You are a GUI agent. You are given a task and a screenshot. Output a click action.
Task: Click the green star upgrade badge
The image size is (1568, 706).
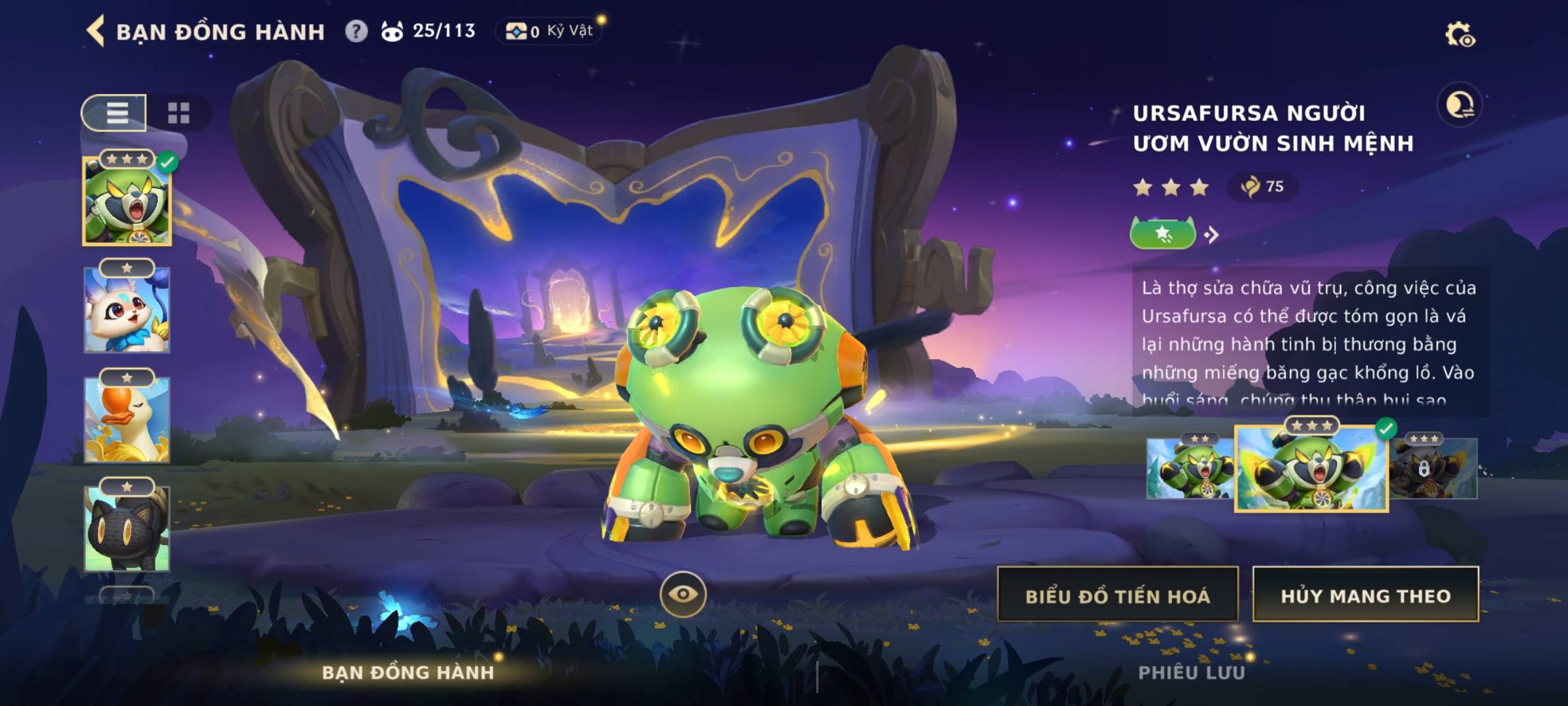[x=1163, y=233]
